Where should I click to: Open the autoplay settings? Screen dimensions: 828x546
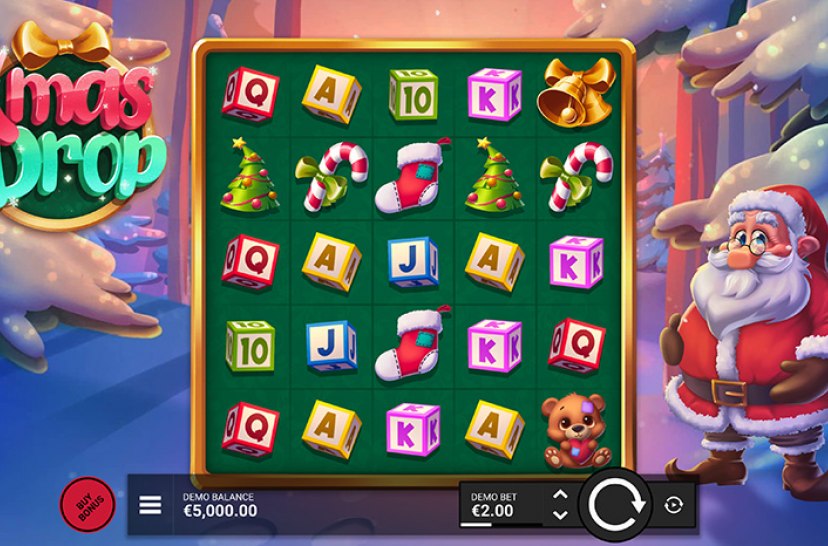pos(673,505)
